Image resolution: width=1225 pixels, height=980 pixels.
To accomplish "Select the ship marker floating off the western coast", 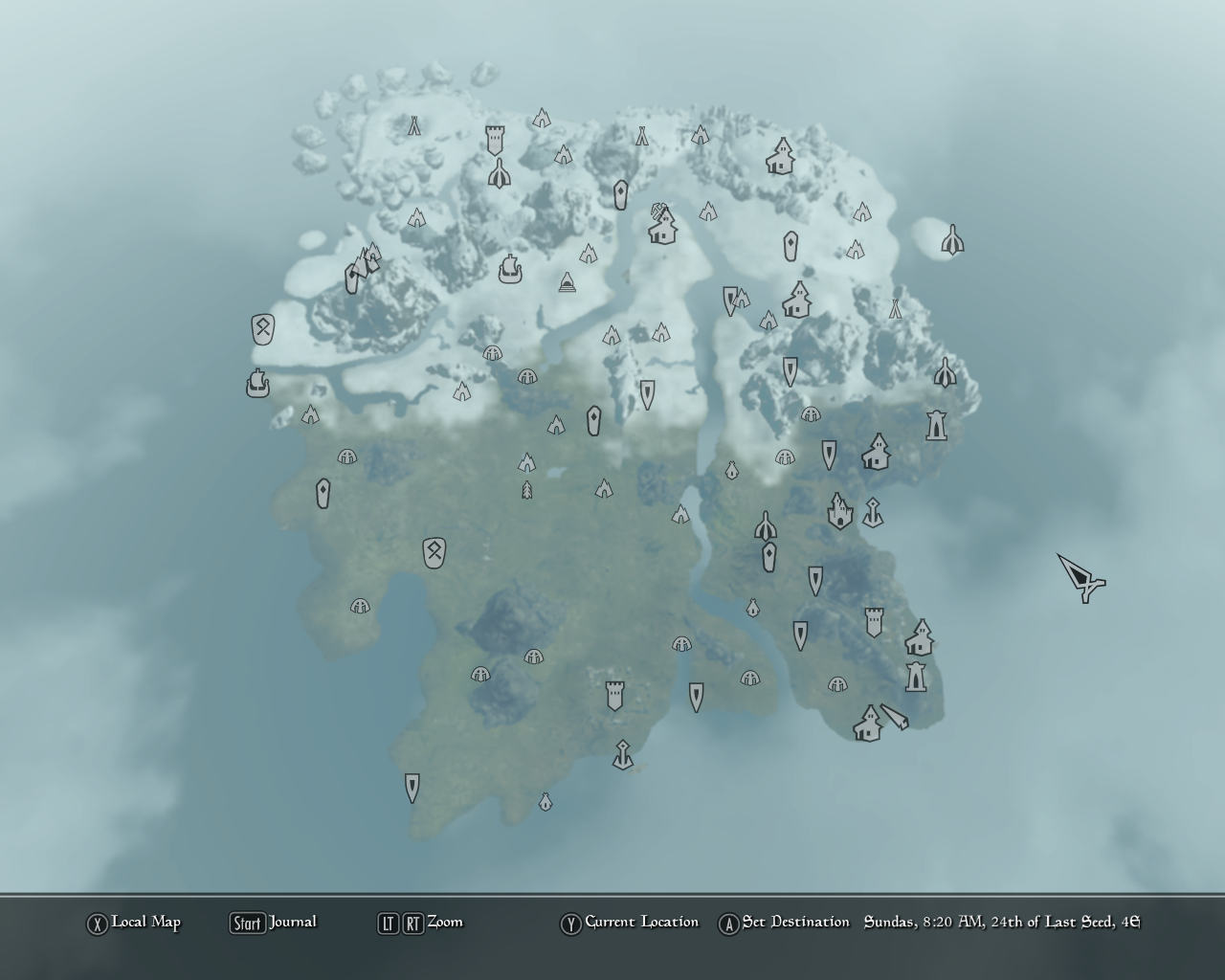I will coord(257,384).
